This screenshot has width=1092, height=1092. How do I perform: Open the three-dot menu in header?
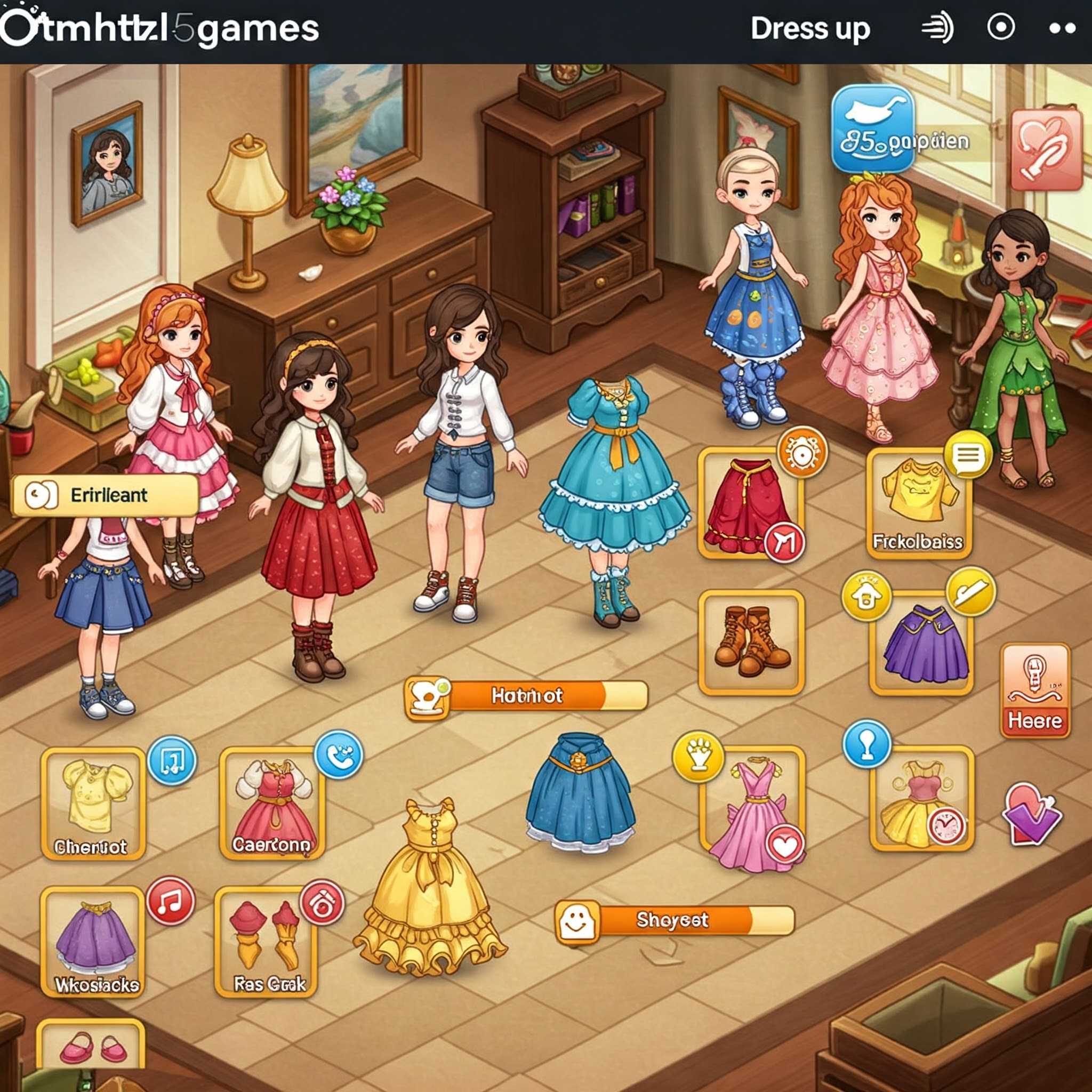(1062, 28)
